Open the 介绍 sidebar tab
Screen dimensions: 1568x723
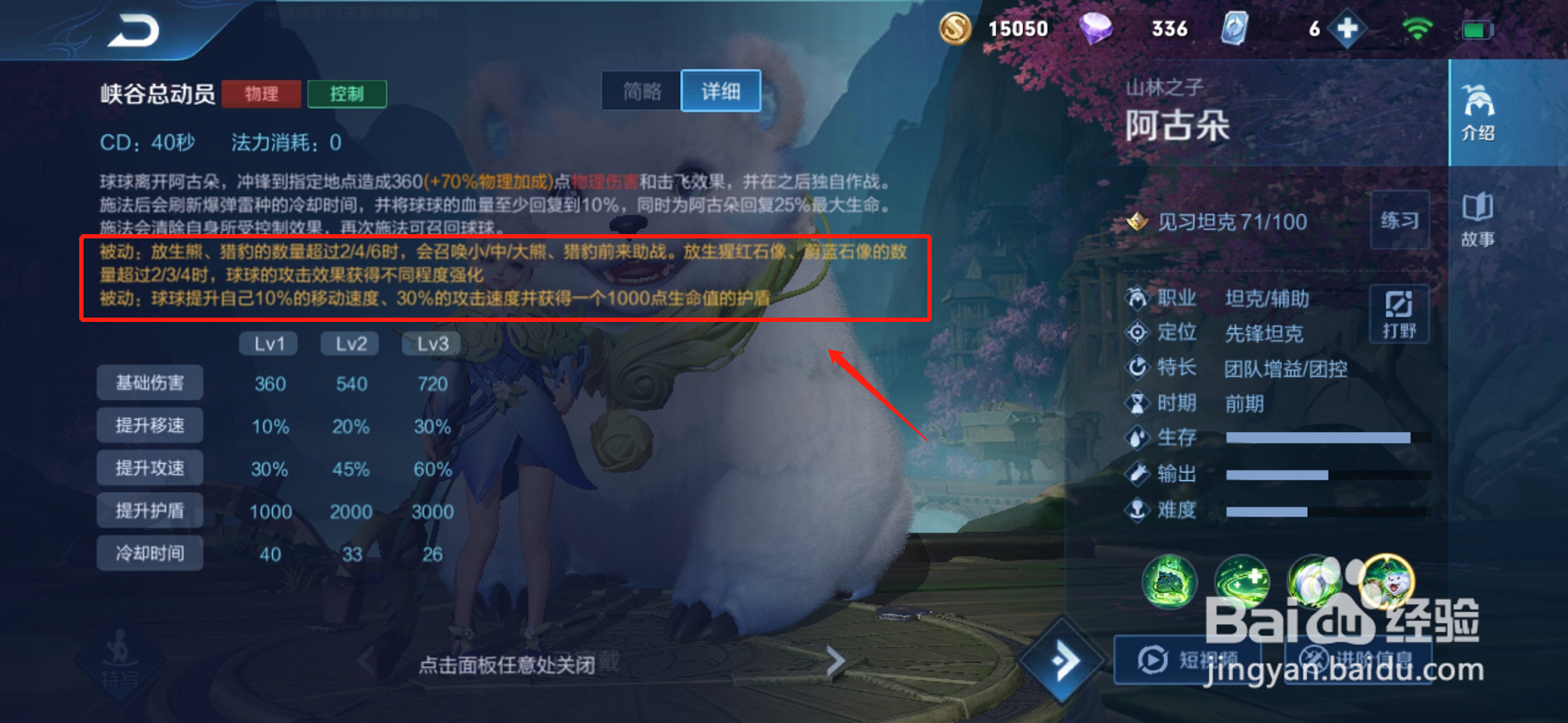1478,114
